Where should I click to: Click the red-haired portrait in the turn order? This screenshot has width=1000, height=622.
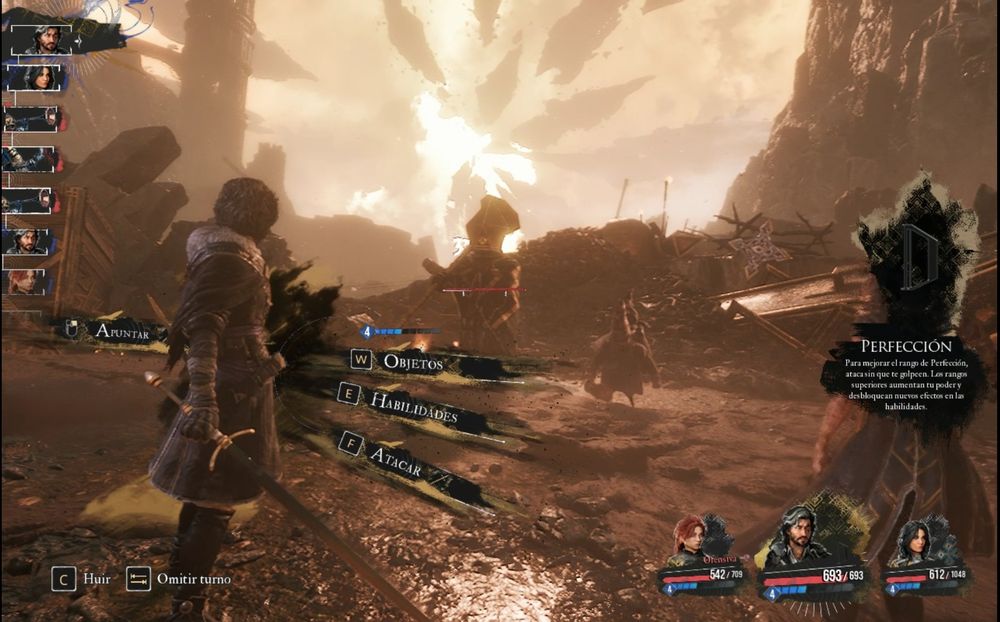coord(29,282)
